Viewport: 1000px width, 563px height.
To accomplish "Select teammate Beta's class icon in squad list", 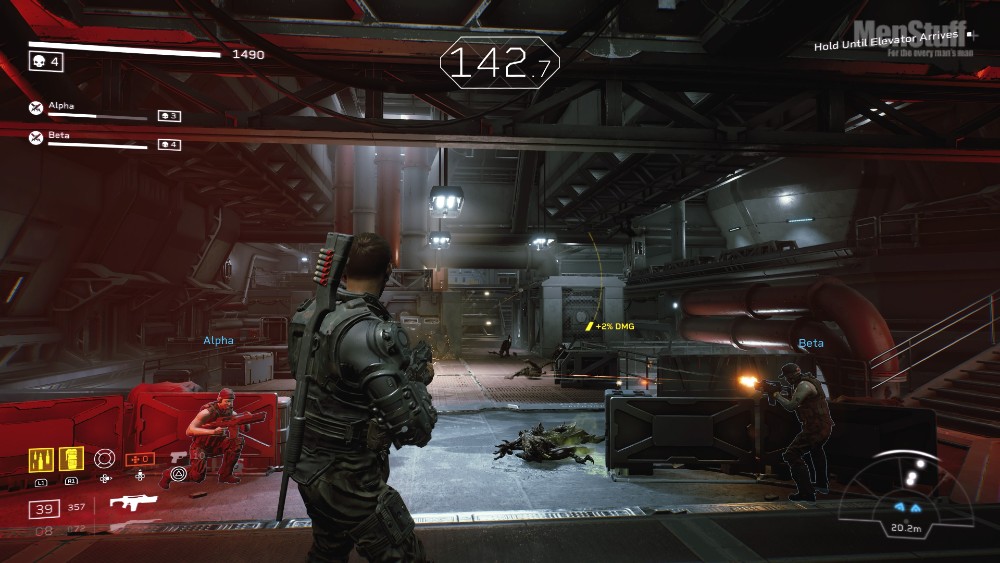I will tap(36, 137).
